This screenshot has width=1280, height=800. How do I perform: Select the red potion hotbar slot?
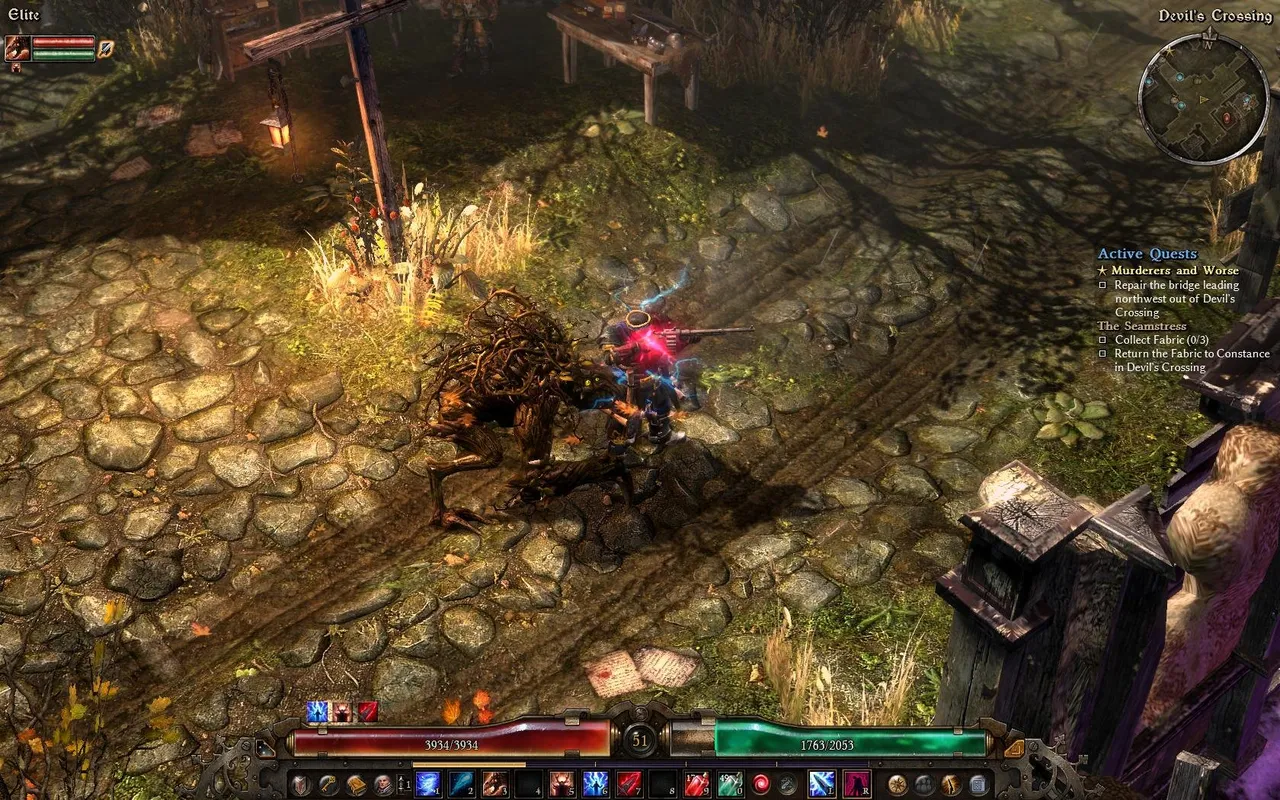[697, 784]
